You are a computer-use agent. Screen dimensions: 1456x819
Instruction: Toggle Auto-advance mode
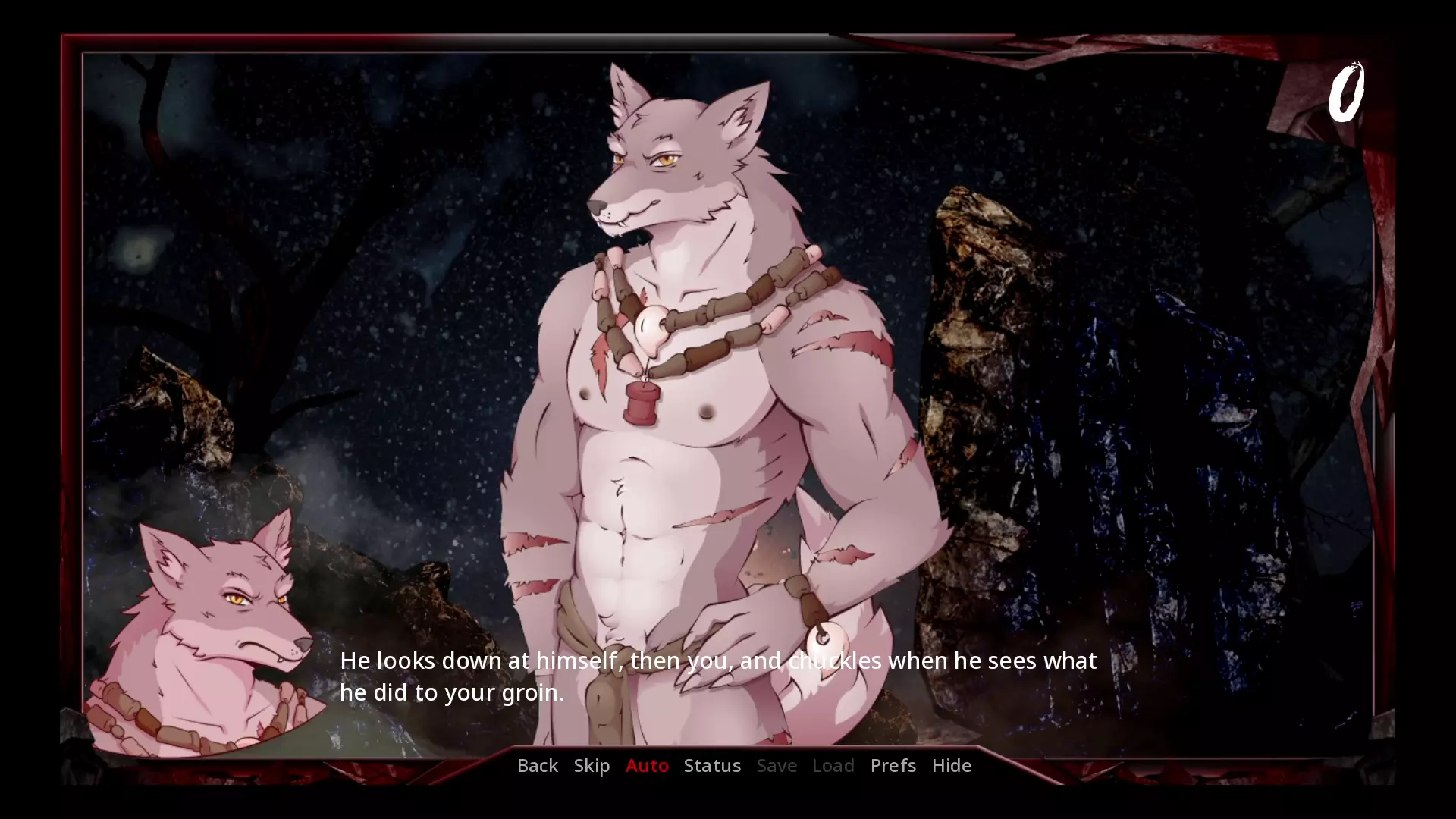coord(647,765)
